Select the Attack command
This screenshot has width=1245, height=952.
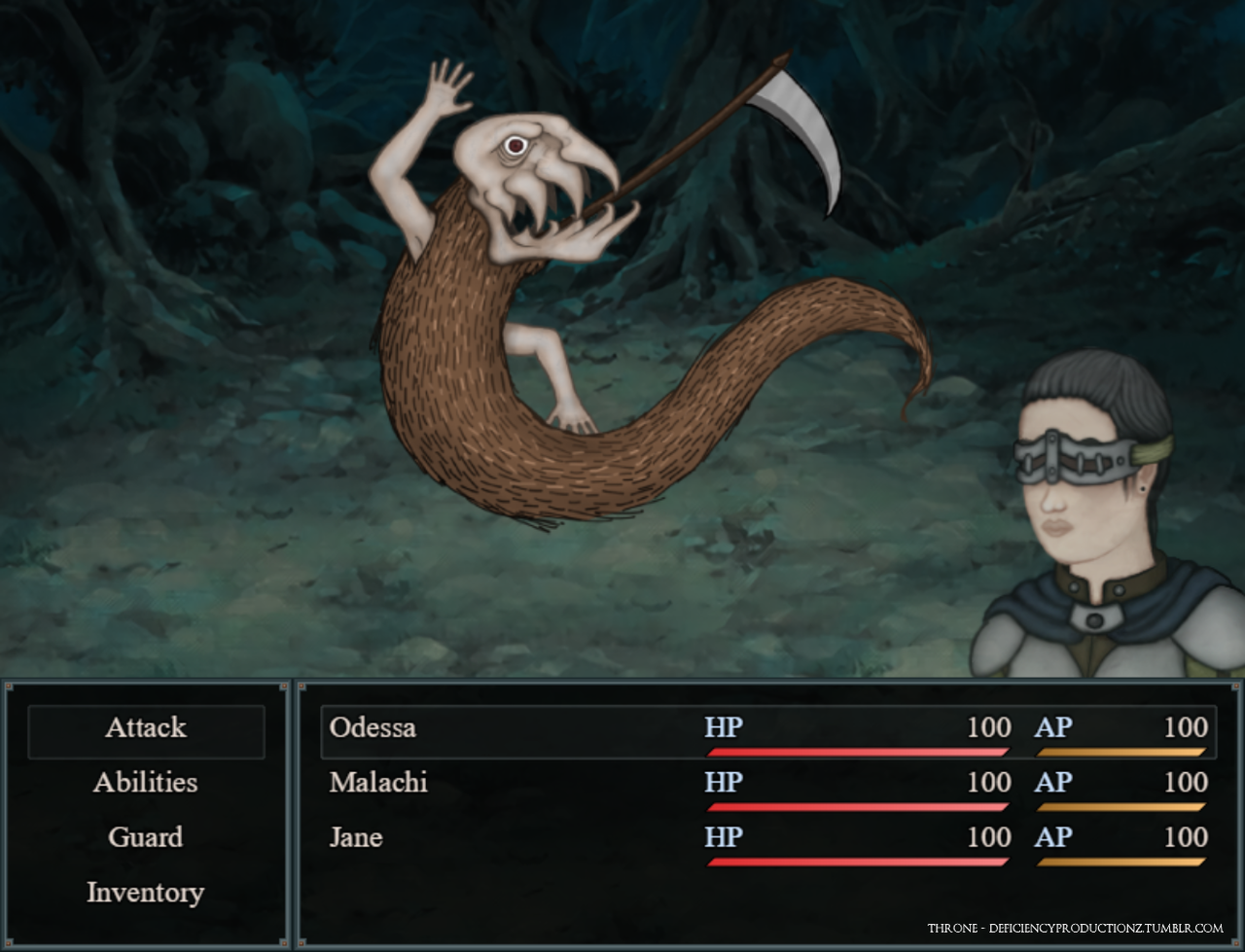[x=146, y=728]
